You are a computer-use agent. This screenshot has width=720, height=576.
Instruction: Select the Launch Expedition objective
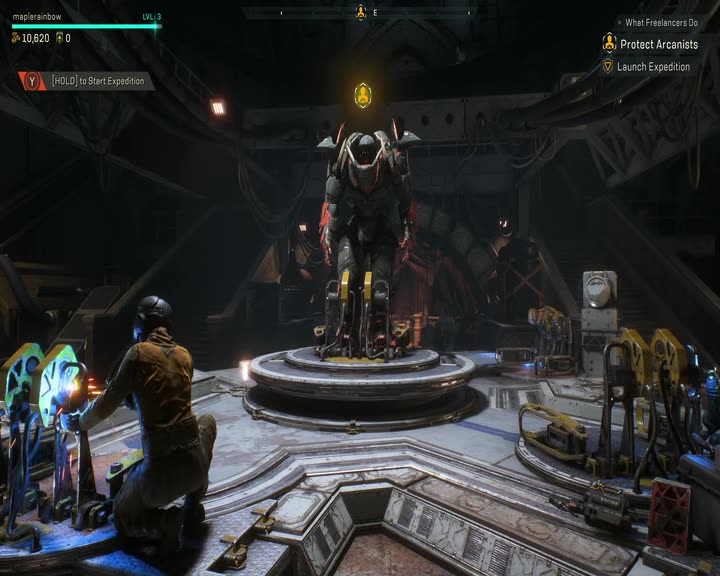pyautogui.click(x=653, y=67)
